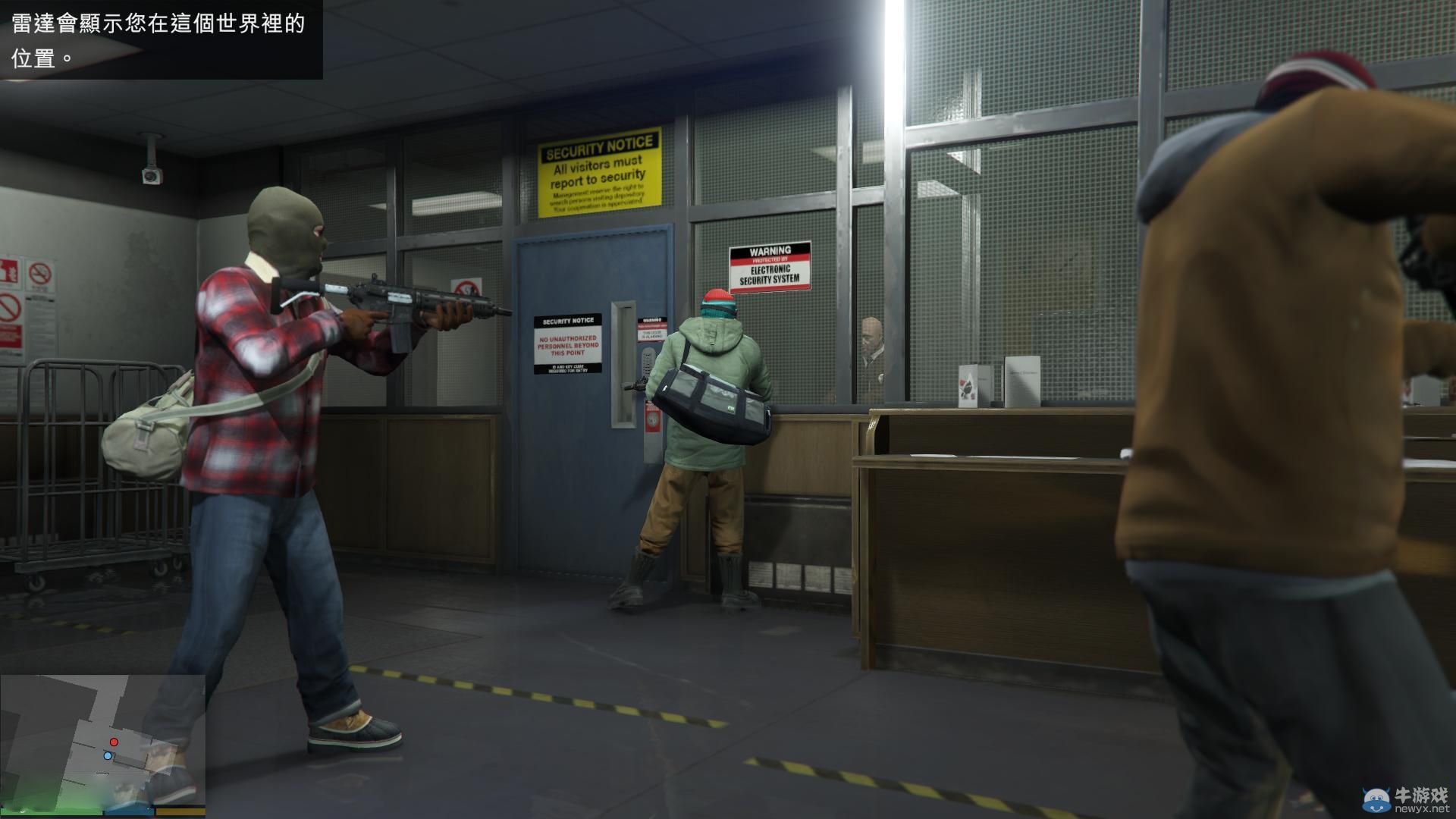Image resolution: width=1456 pixels, height=819 pixels.
Task: Click the yellow bar on the minimap edge
Action: [180, 812]
